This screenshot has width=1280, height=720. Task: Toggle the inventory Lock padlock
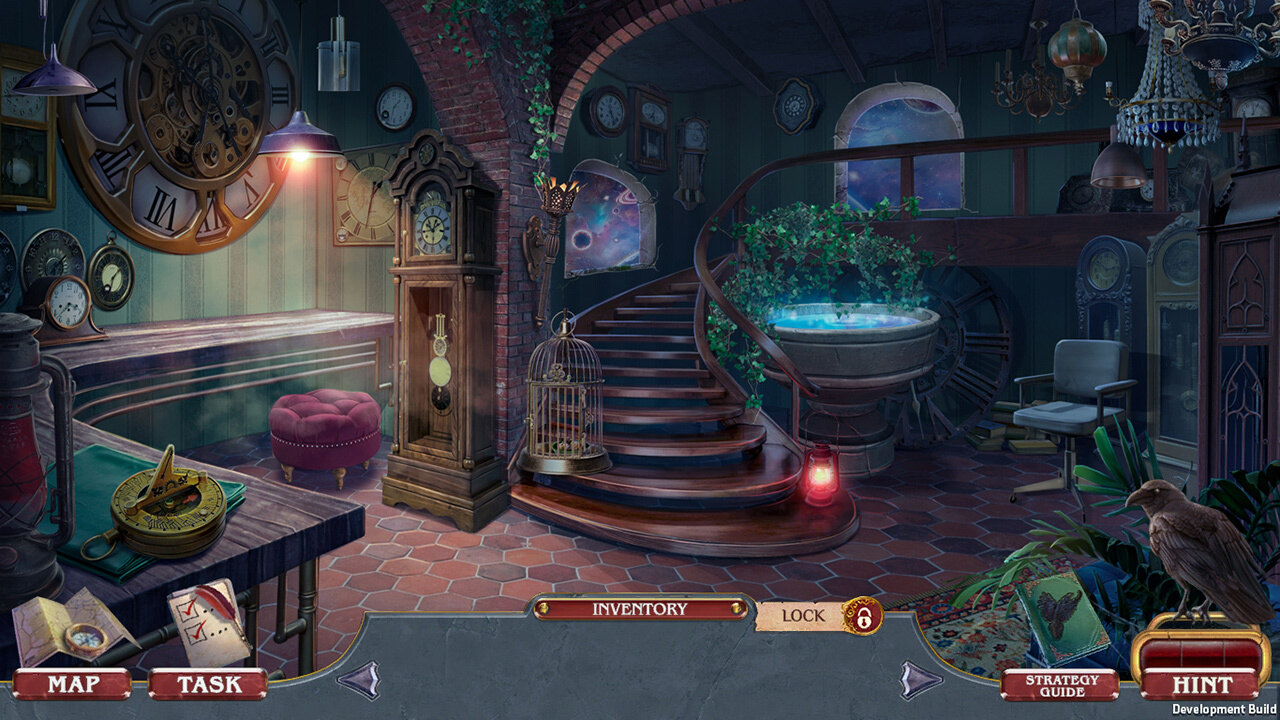coord(862,615)
